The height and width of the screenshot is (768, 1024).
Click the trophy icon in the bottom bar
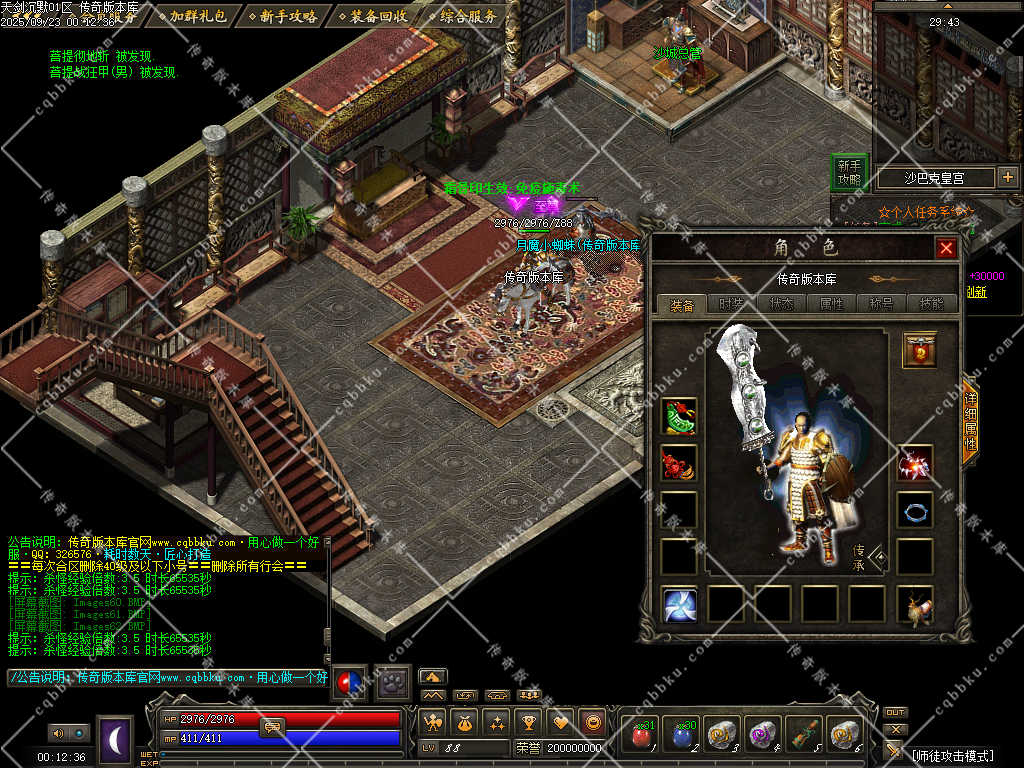point(529,721)
